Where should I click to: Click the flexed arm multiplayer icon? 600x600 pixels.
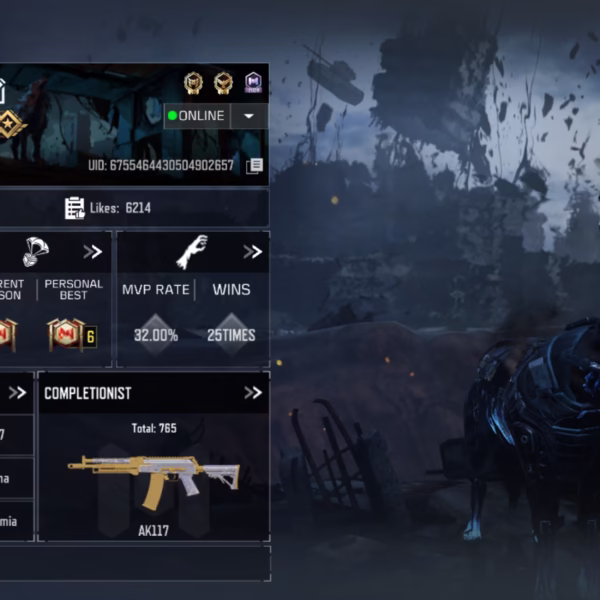point(191,252)
